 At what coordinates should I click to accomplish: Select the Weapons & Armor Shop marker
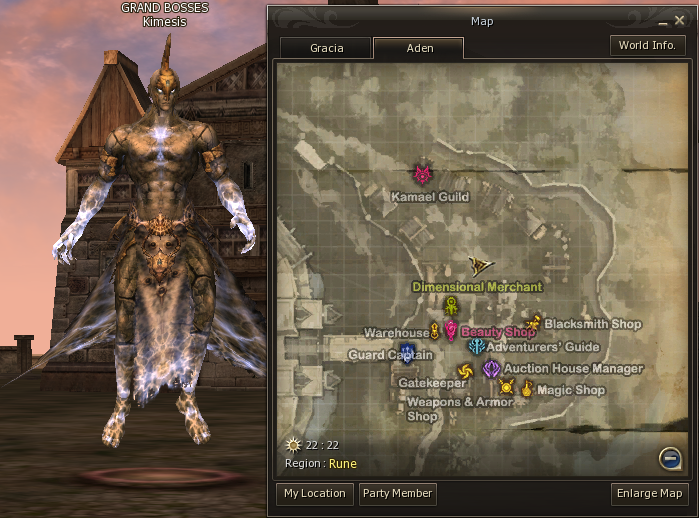click(x=506, y=386)
